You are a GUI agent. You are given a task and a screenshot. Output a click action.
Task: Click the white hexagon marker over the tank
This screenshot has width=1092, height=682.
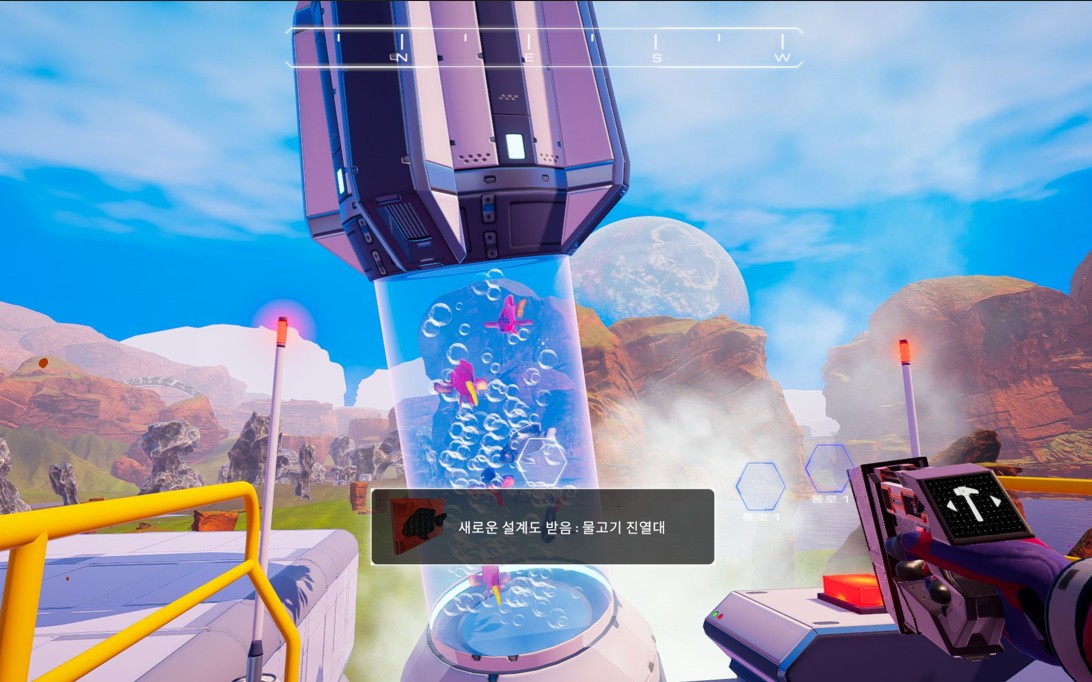coord(541,461)
